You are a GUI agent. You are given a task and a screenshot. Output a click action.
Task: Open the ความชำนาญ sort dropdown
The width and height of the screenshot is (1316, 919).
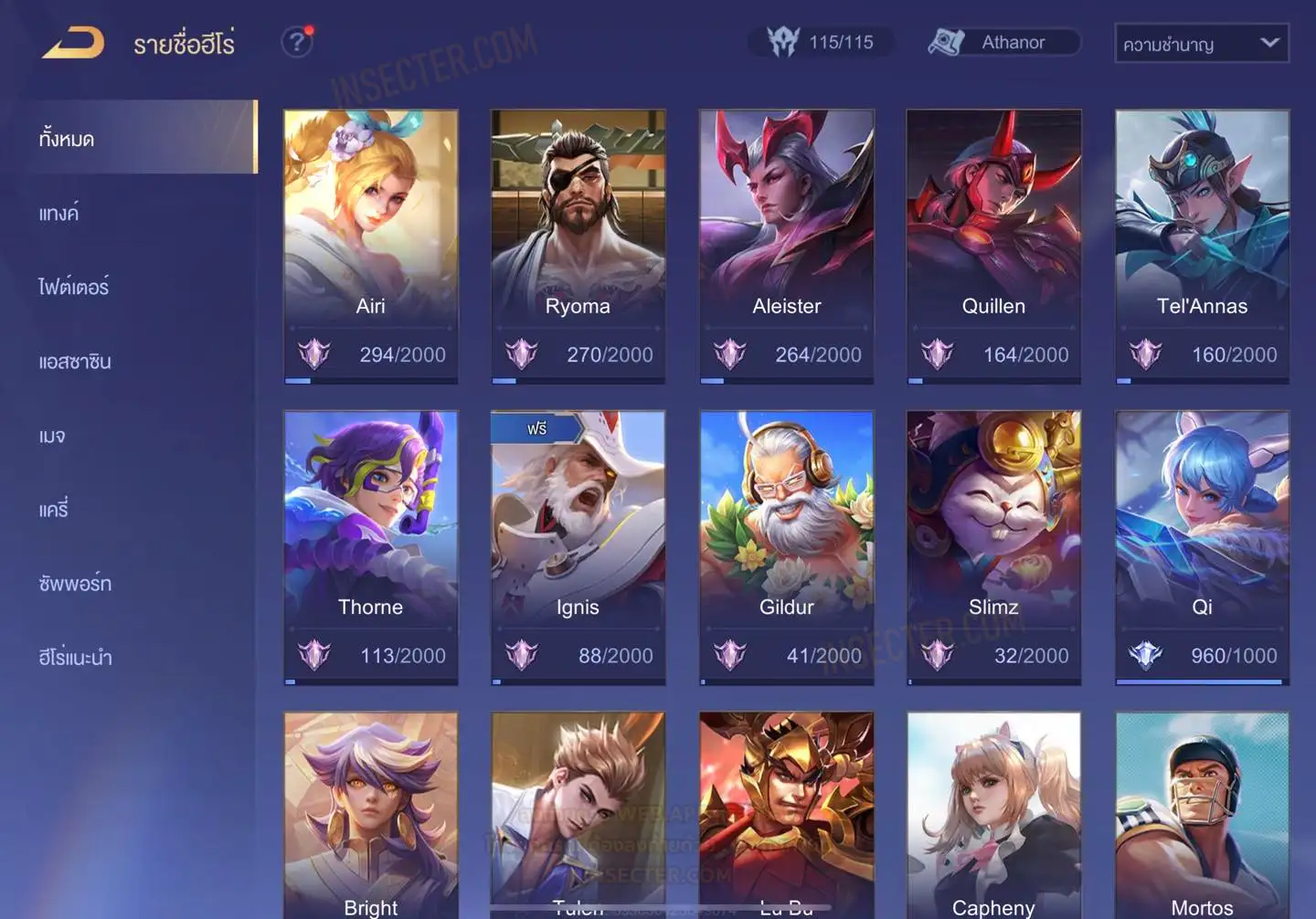tap(1201, 43)
